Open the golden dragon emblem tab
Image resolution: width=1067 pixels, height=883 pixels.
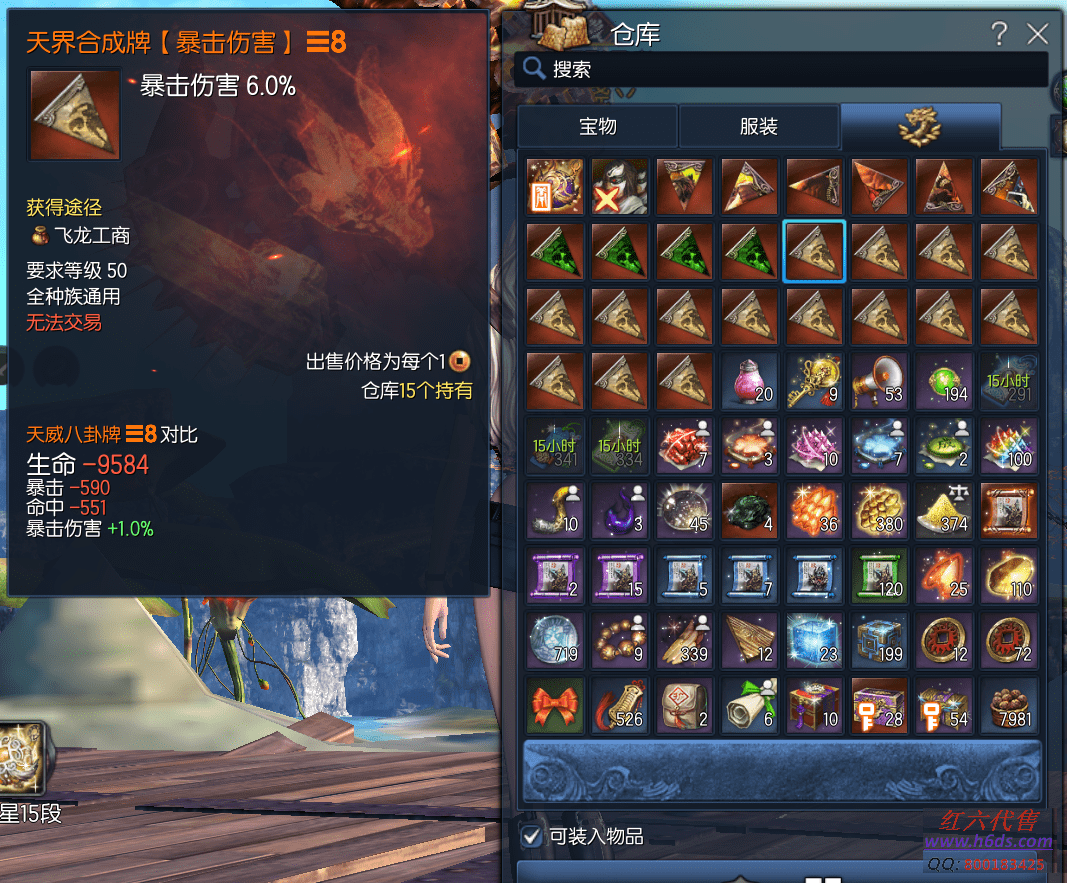(x=920, y=127)
